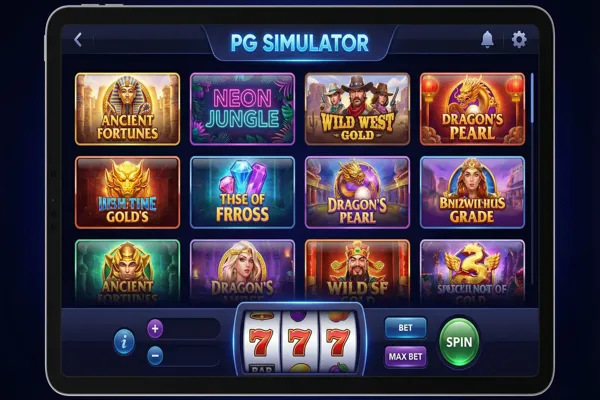This screenshot has width=600, height=400.
Task: Click the blue BET button
Action: [x=405, y=328]
